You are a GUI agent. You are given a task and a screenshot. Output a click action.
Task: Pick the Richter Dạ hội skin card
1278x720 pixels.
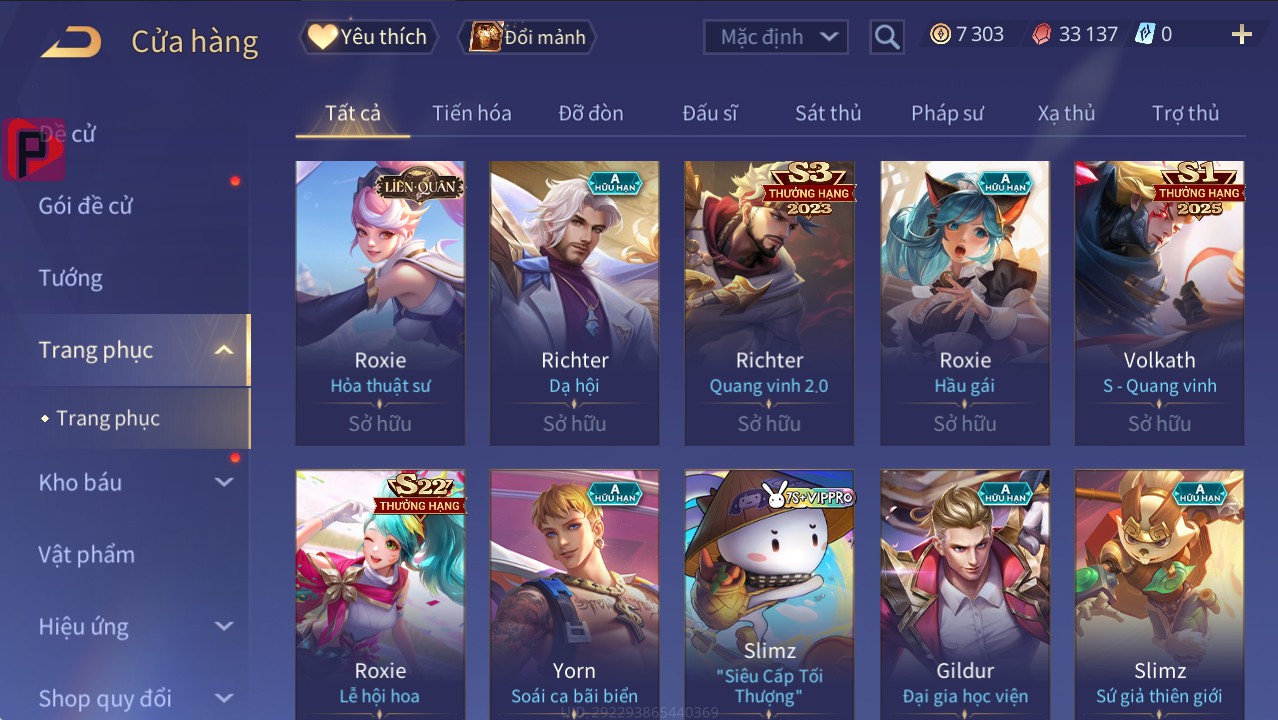click(x=574, y=302)
